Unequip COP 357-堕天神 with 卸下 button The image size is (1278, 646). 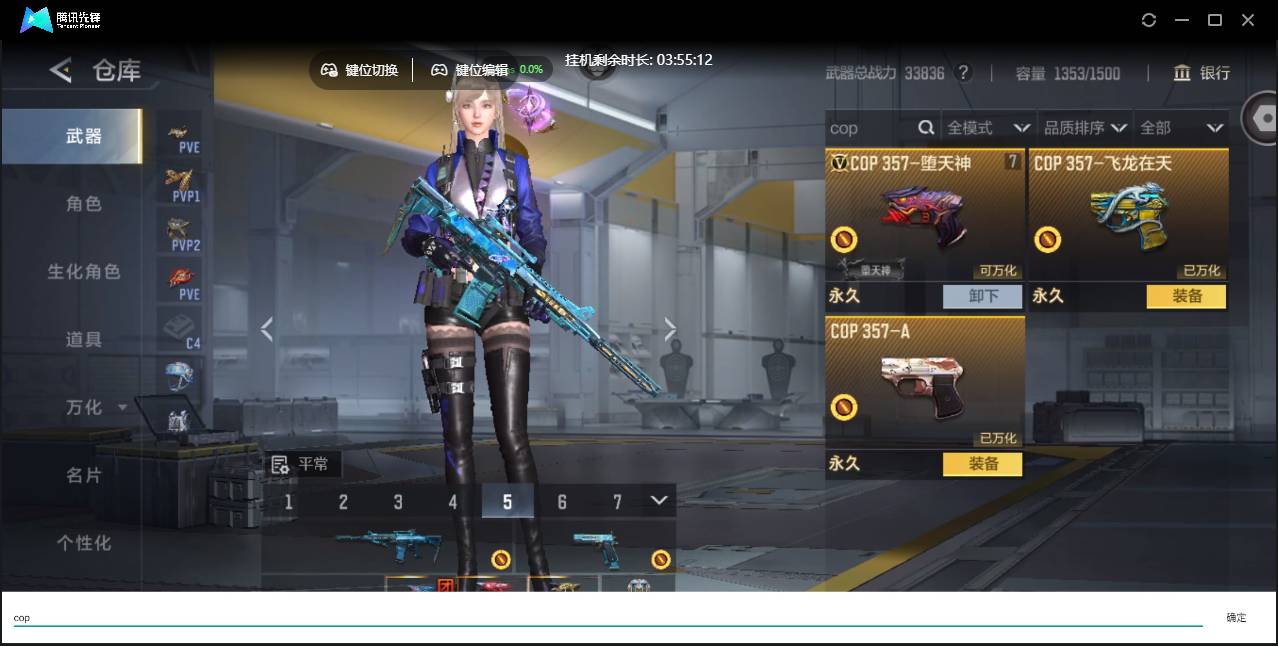(982, 296)
